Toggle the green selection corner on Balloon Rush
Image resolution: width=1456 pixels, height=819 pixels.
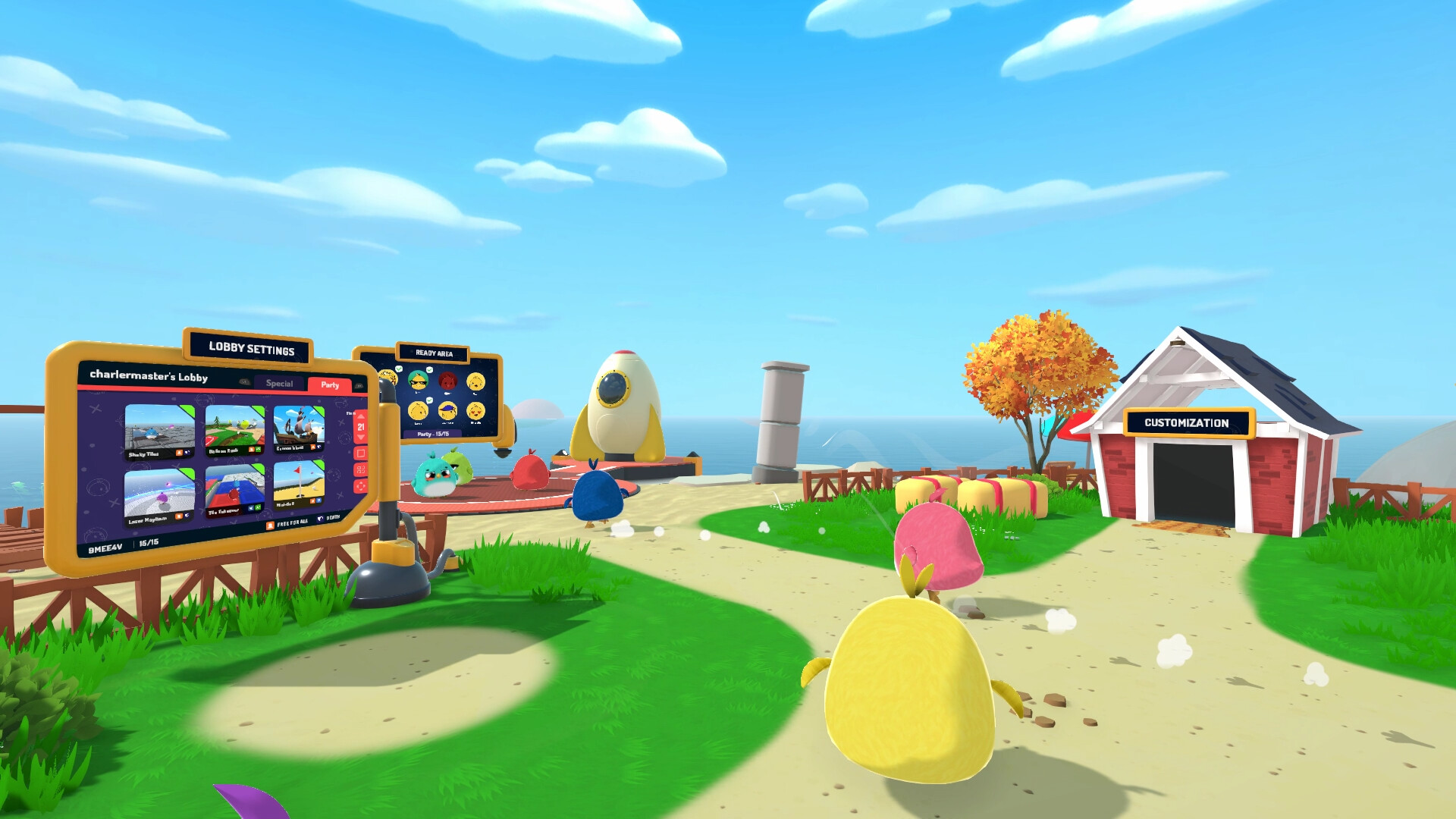257,411
